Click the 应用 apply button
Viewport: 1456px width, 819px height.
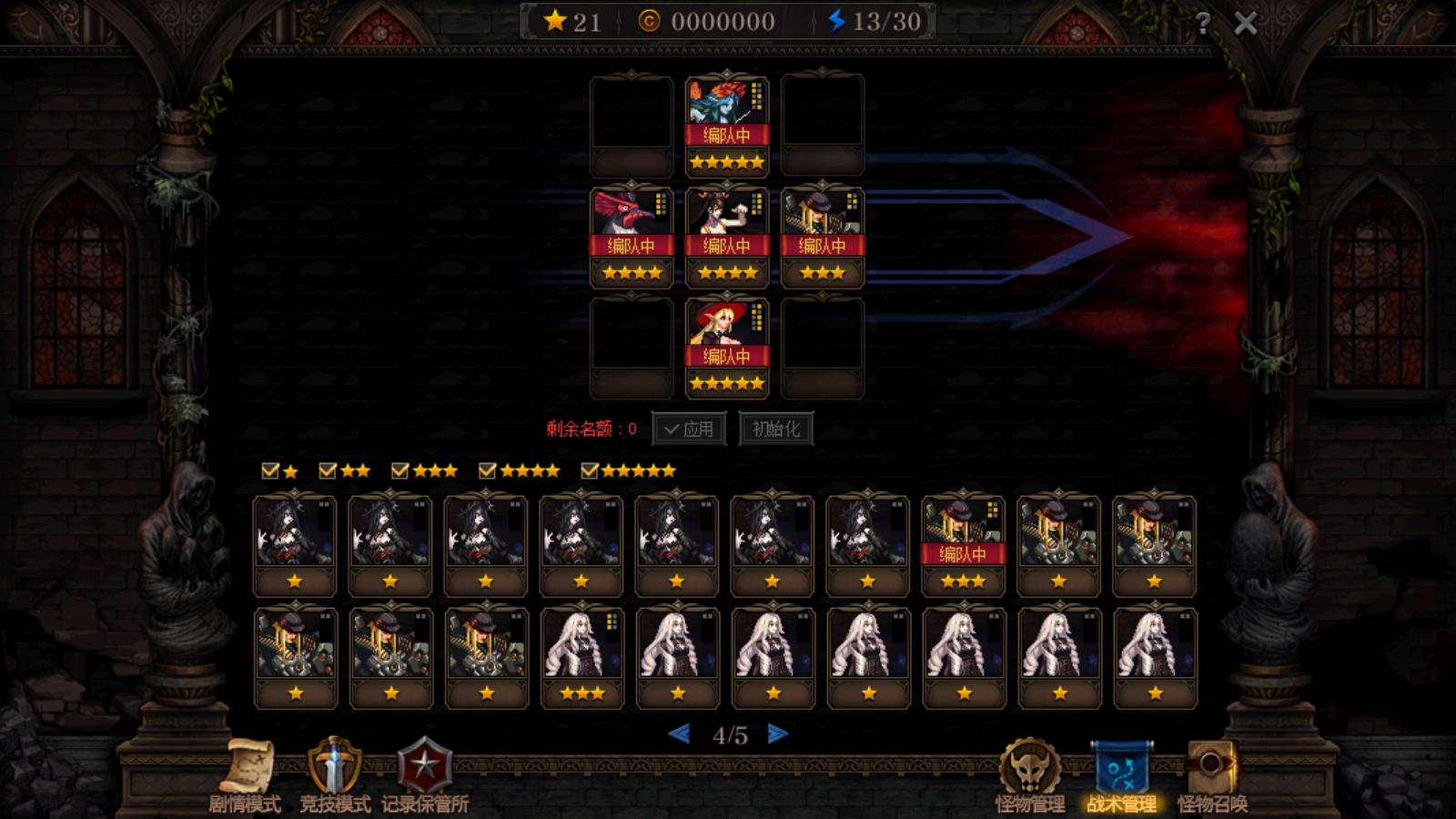point(689,429)
